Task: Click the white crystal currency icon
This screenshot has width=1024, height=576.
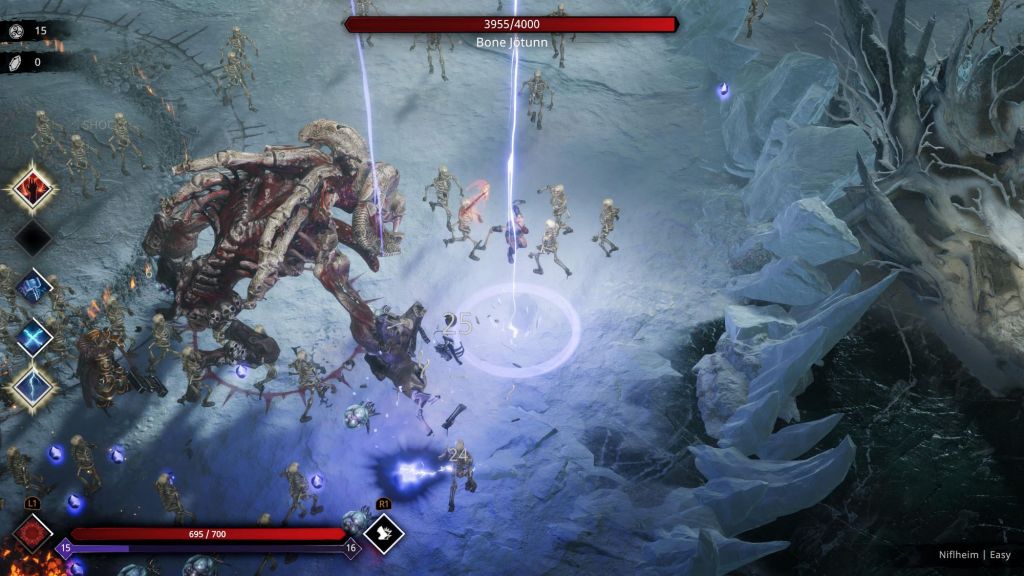Action: [16, 62]
